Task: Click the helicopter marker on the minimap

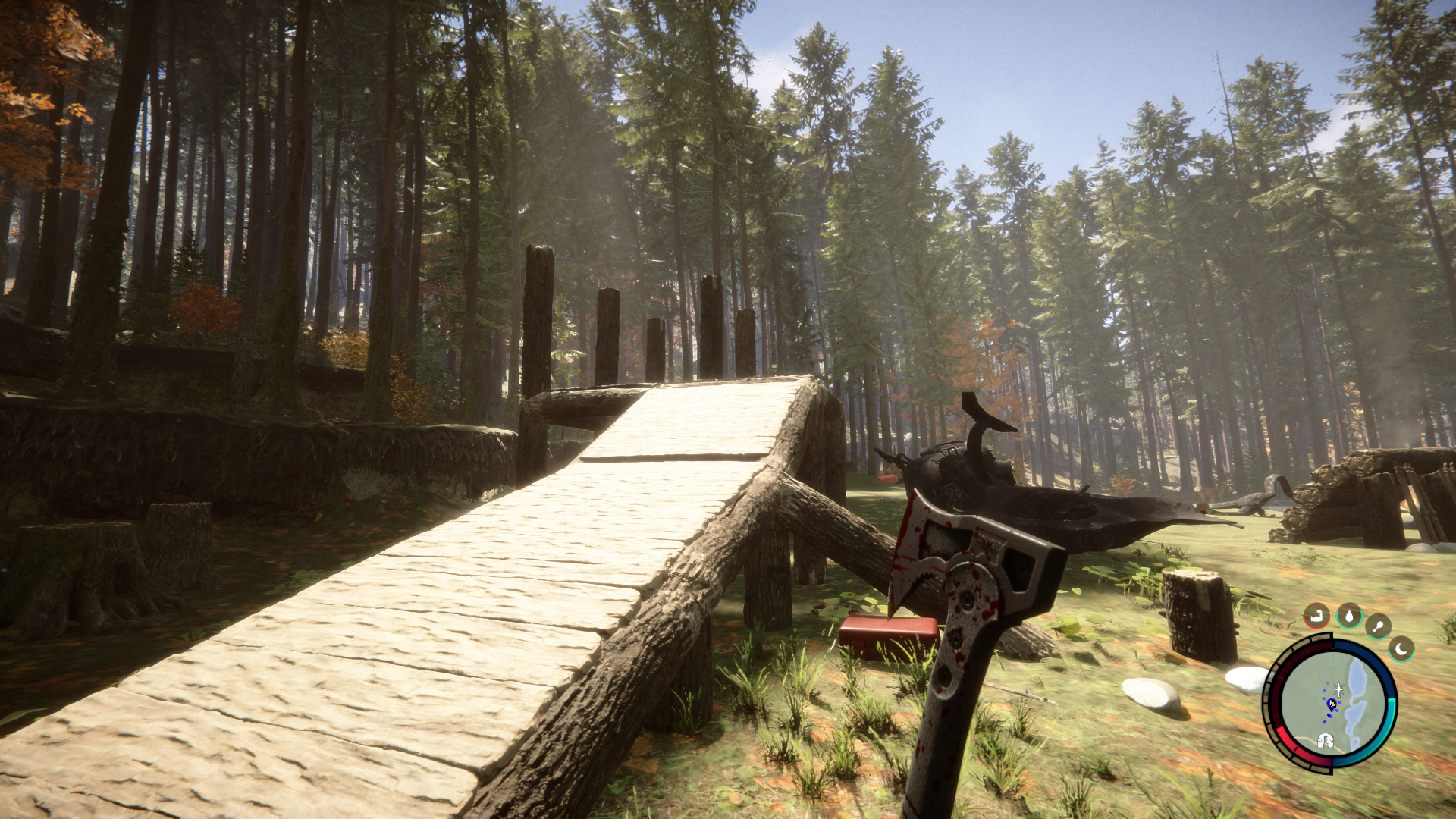Action: pyautogui.click(x=1338, y=689)
